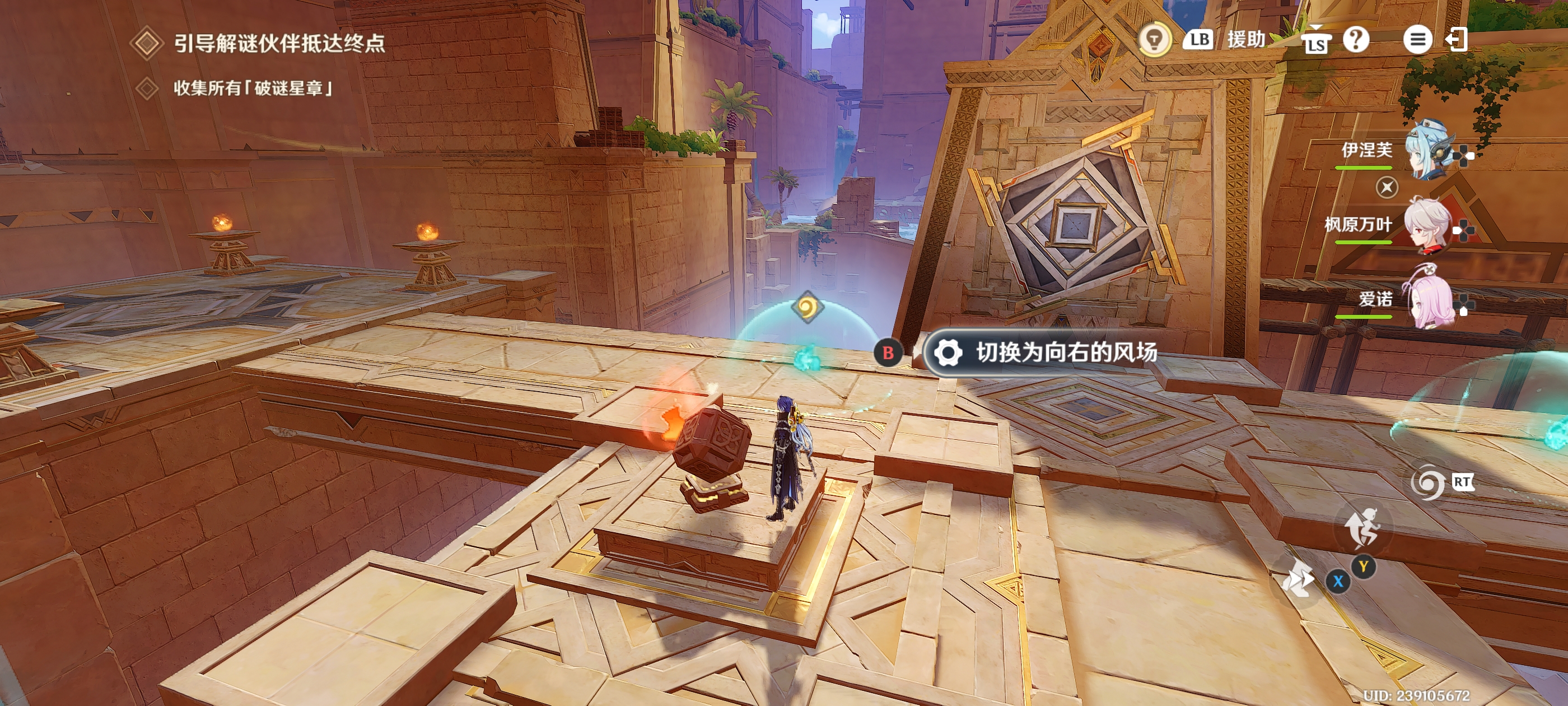Image resolution: width=1568 pixels, height=706 pixels.
Task: Tap the sprint dash icon
Action: pos(1300,578)
